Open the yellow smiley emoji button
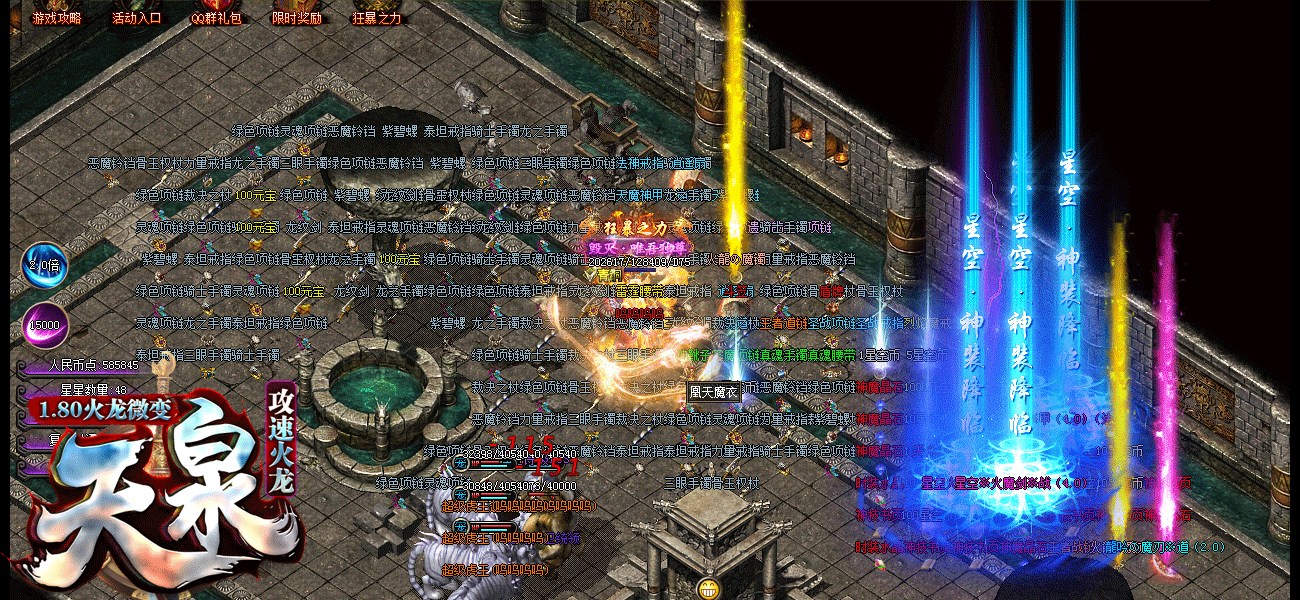This screenshot has height=600, width=1300. pos(709,587)
